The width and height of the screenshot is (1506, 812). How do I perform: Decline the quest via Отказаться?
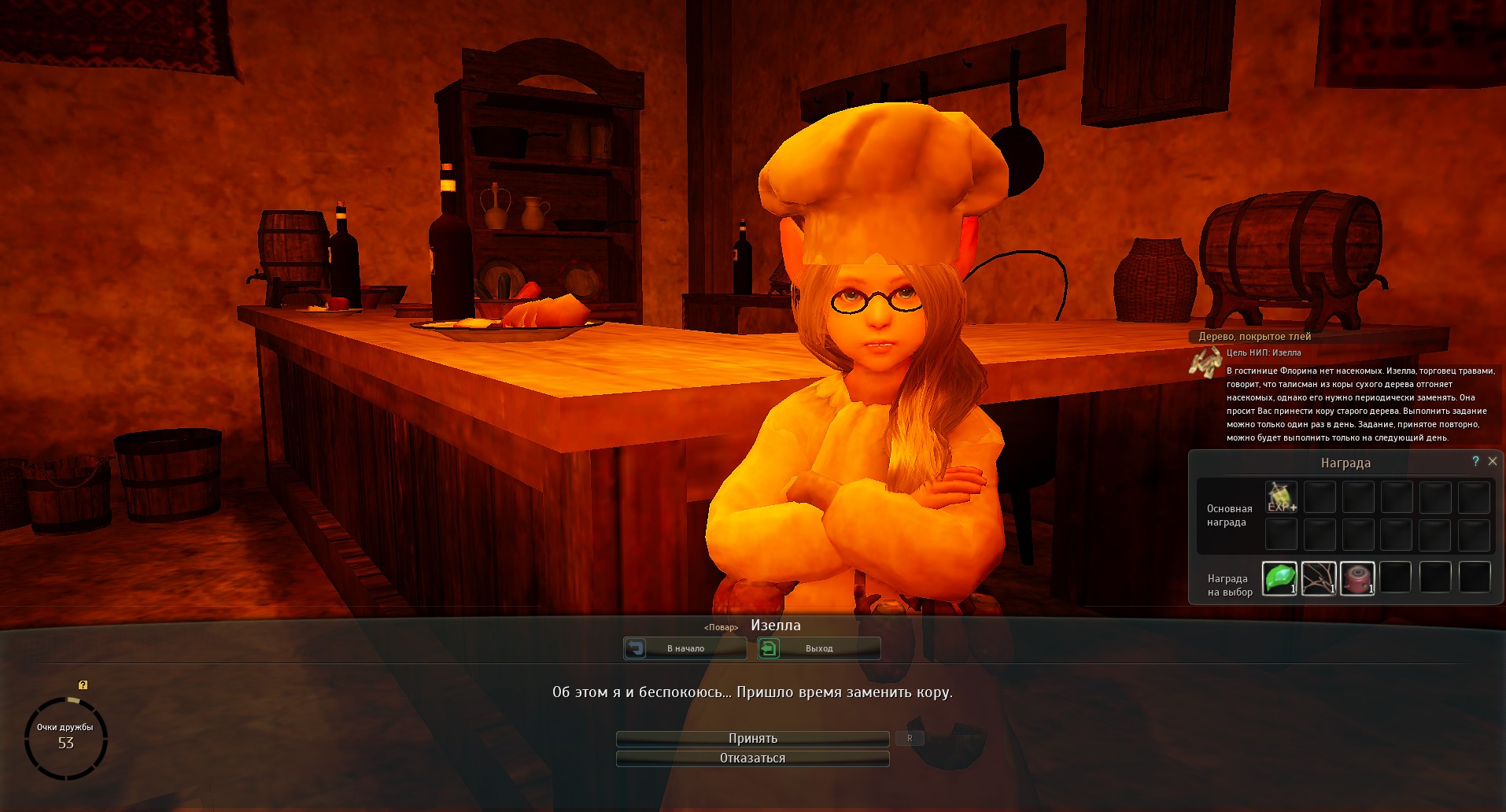(752, 758)
